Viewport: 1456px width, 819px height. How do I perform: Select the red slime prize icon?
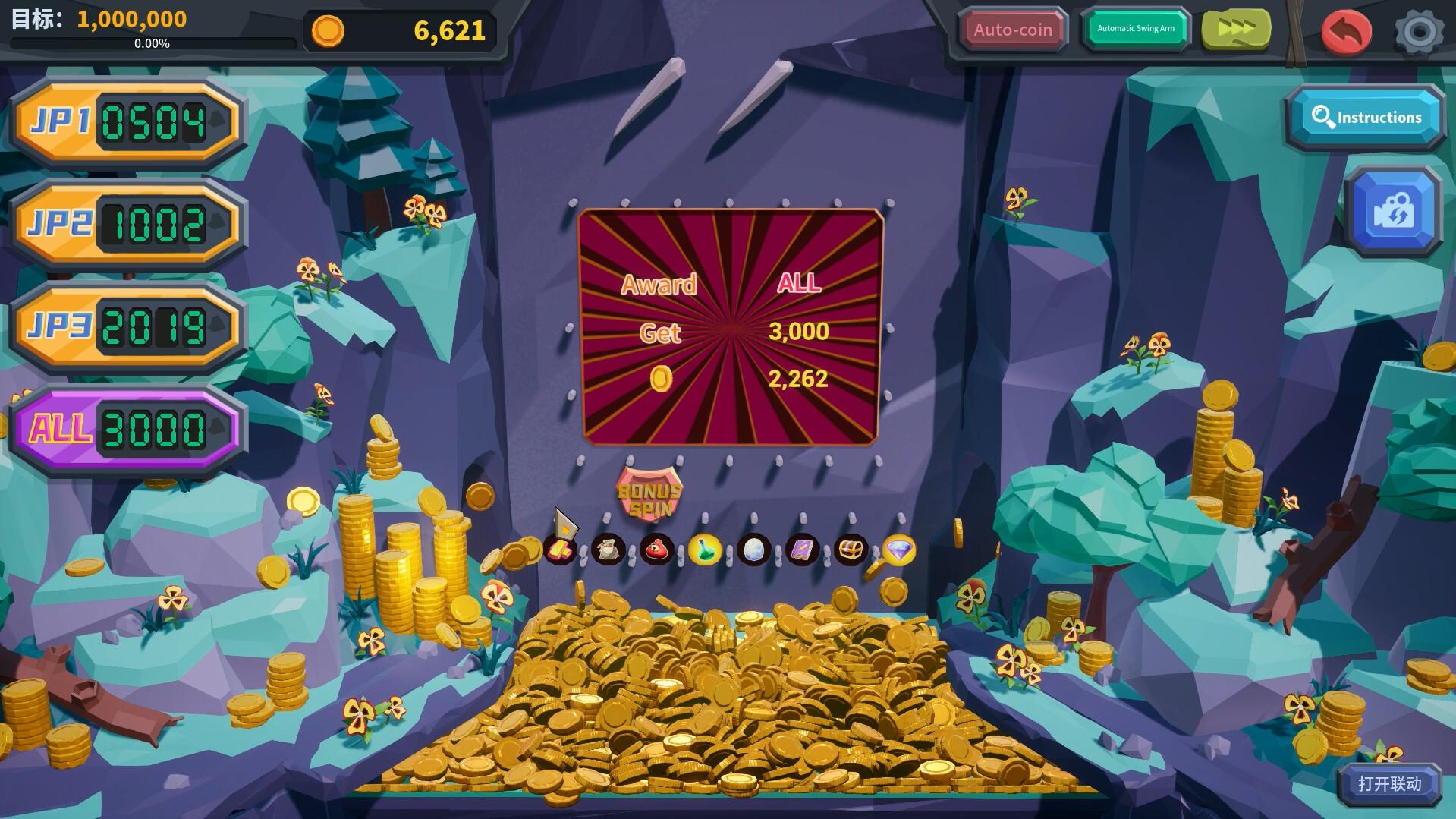point(657,548)
